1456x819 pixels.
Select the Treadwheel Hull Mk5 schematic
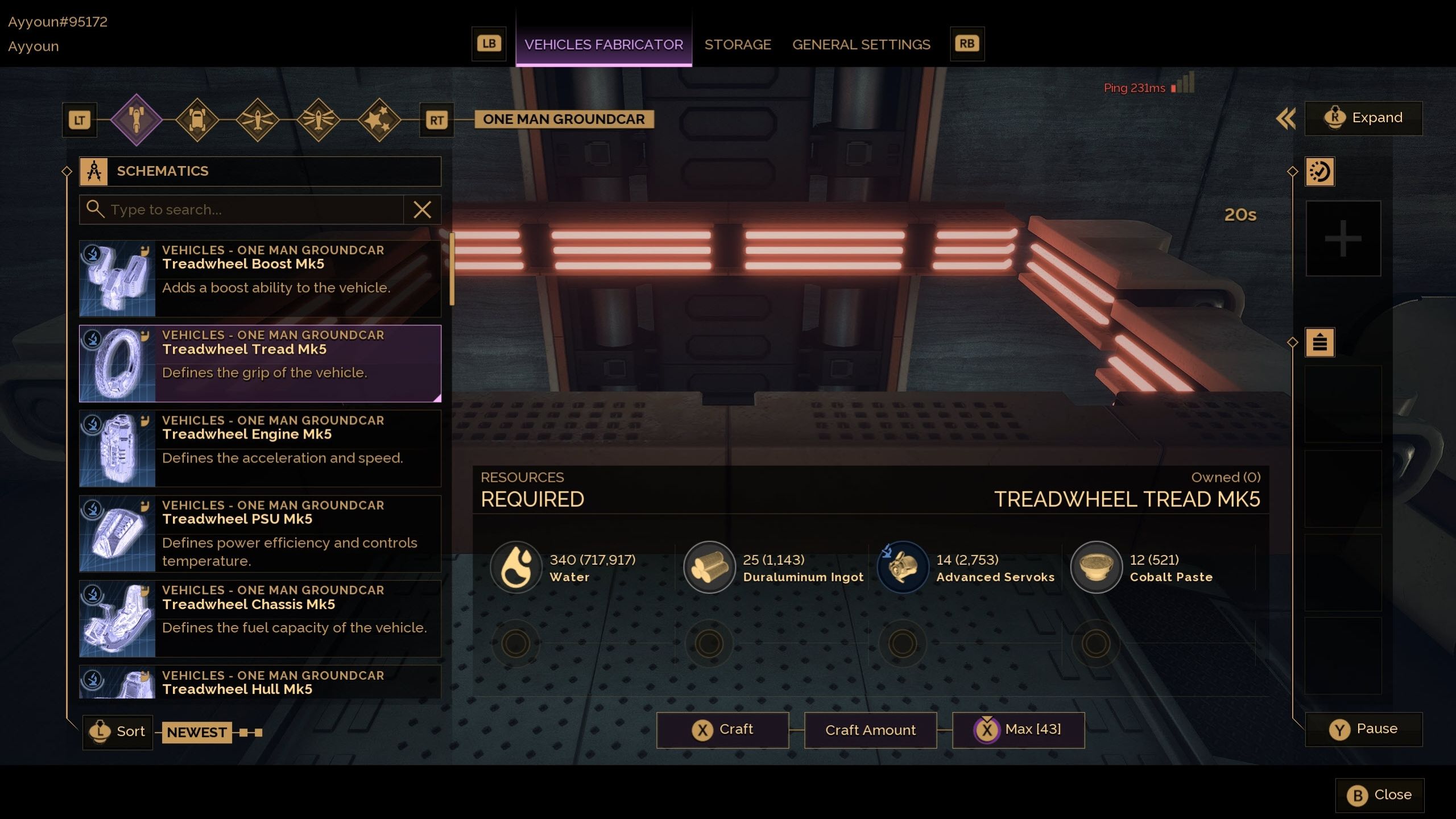[x=260, y=682]
